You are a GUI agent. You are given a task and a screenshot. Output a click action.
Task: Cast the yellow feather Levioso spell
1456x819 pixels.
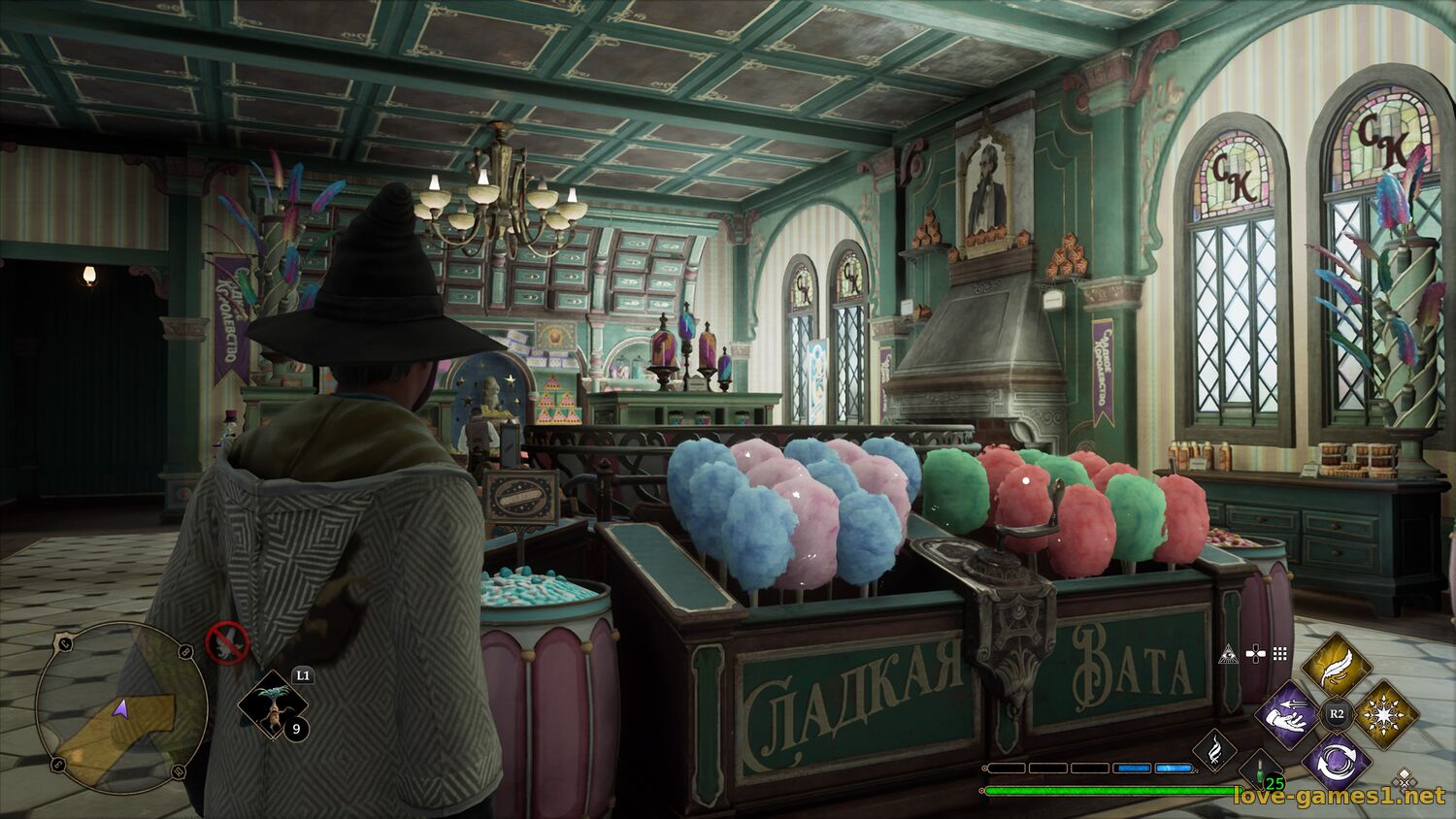tap(1336, 665)
